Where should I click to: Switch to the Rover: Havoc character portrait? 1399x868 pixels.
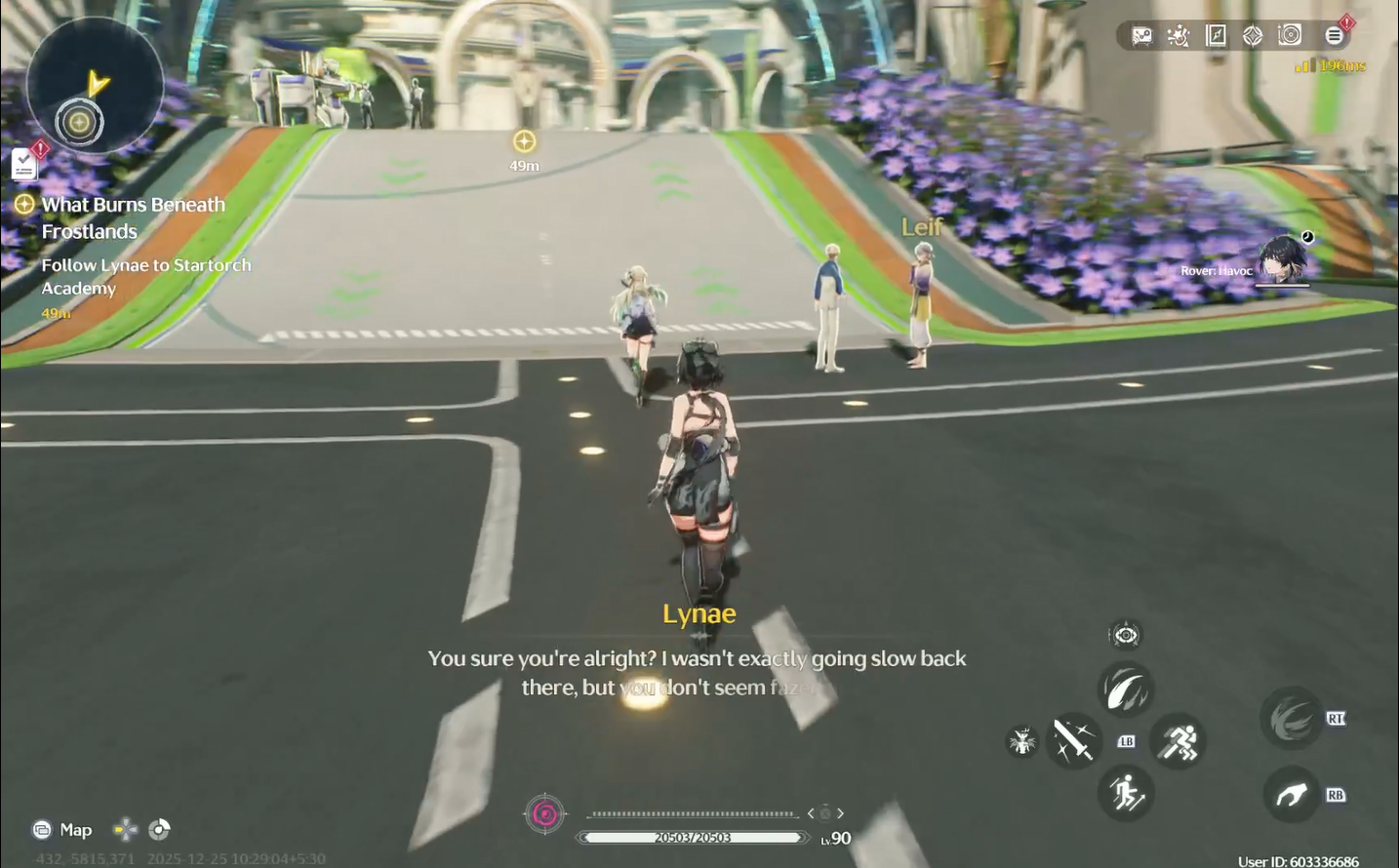coord(1281,260)
